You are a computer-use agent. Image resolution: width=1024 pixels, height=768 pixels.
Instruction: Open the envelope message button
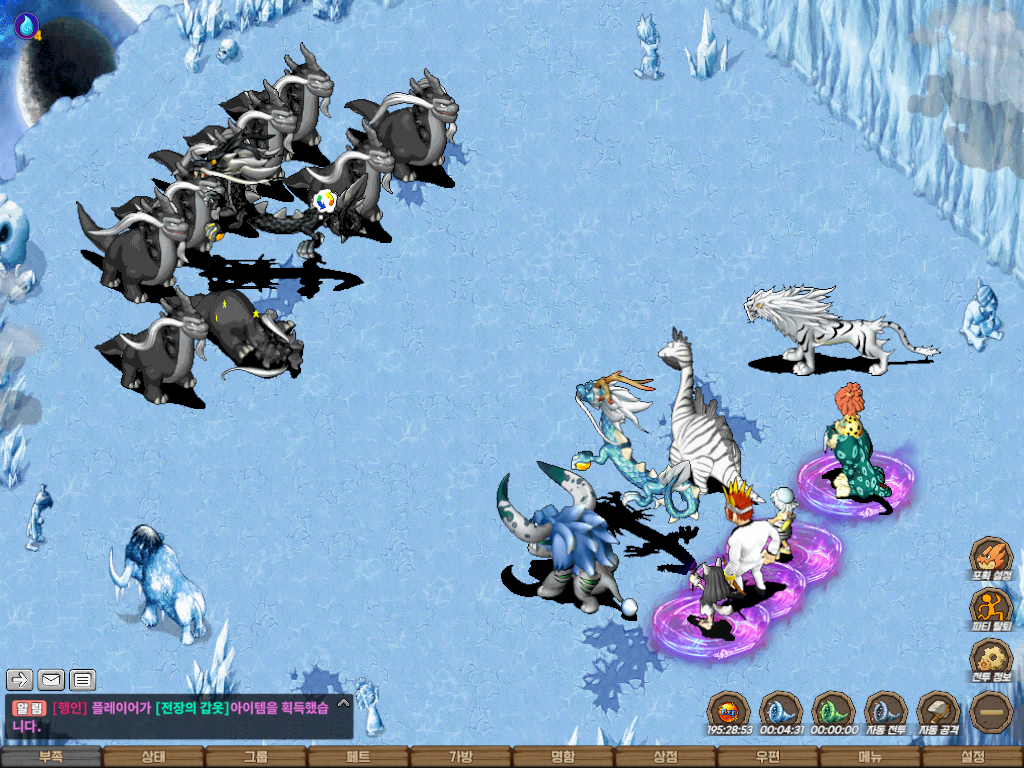[51, 681]
